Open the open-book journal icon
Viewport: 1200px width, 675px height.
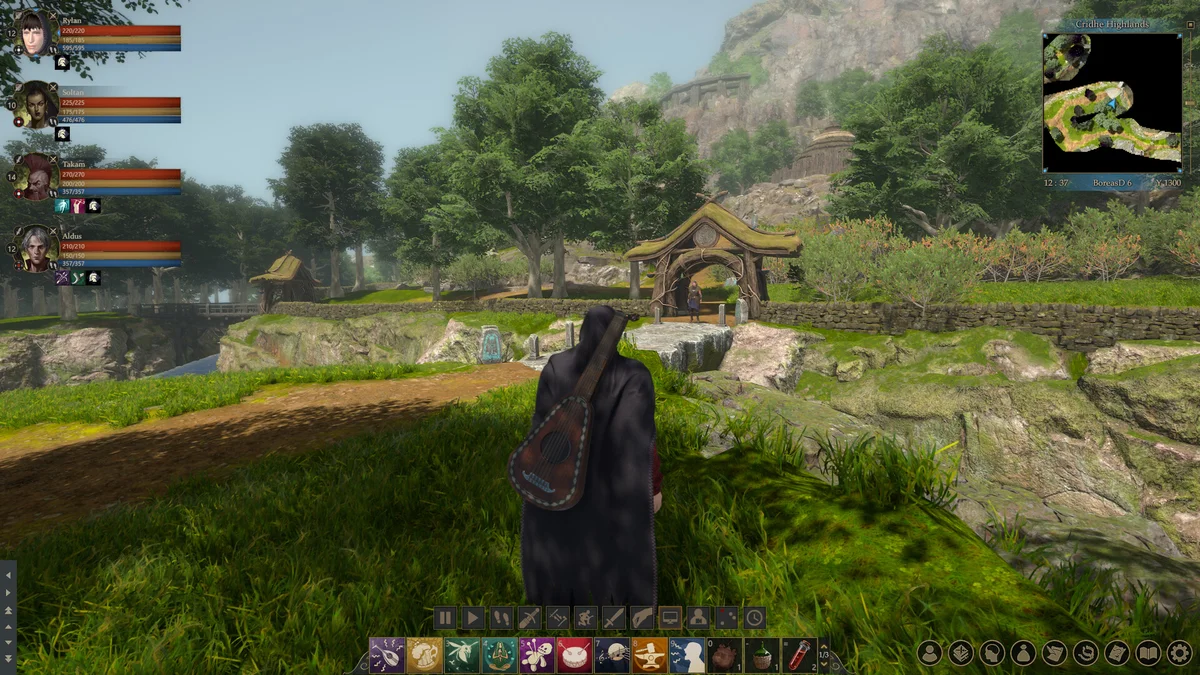[1148, 653]
